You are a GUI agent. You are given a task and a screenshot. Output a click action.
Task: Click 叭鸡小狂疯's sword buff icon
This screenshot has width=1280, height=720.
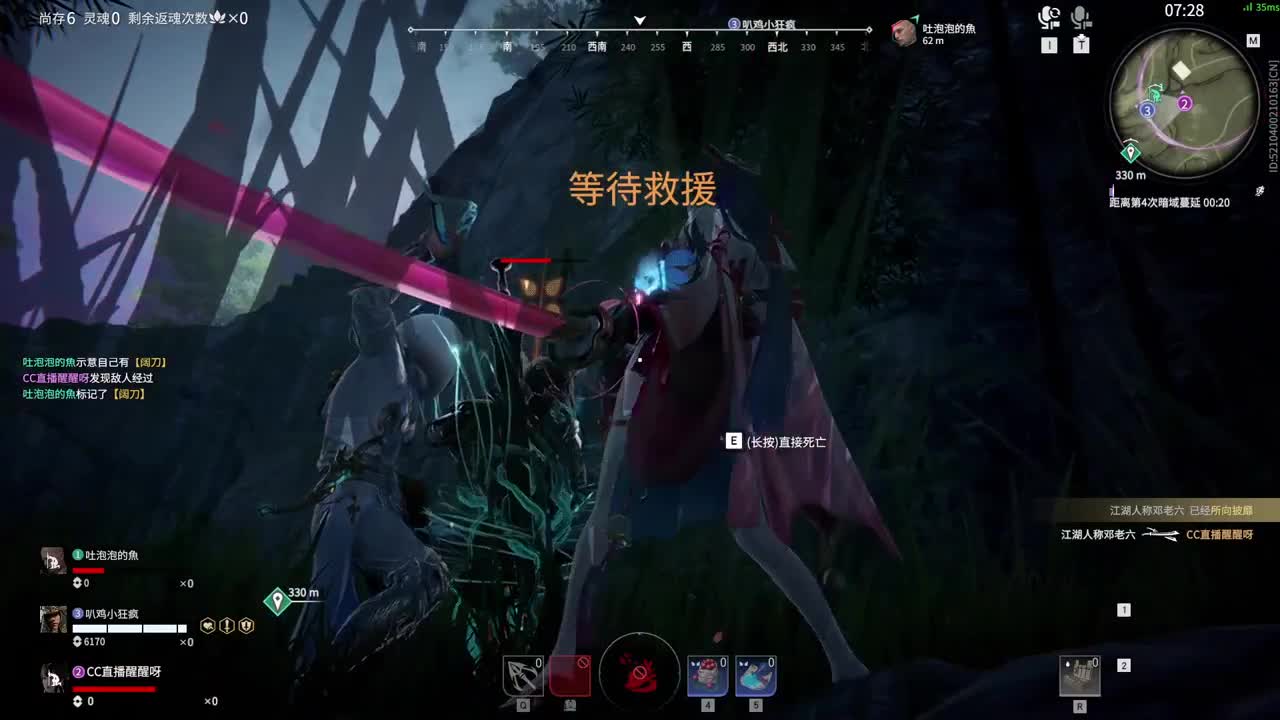pyautogui.click(x=227, y=625)
